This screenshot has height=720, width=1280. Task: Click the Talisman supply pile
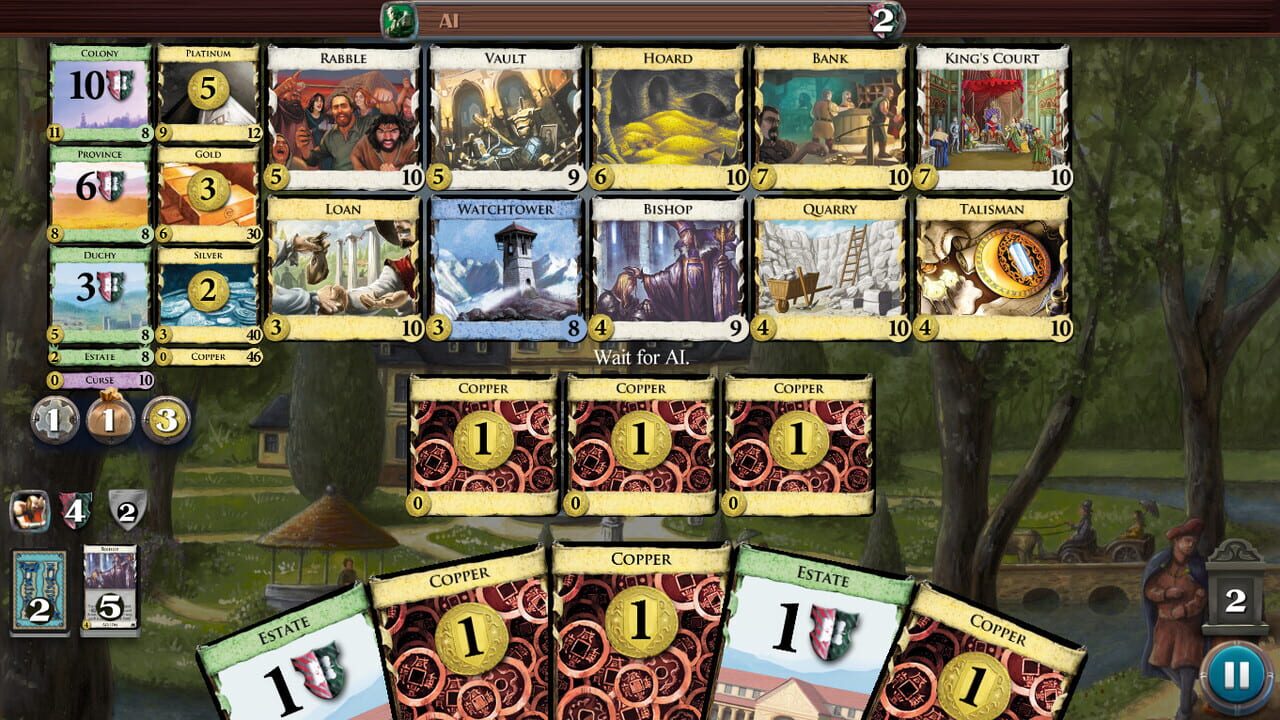click(x=994, y=265)
